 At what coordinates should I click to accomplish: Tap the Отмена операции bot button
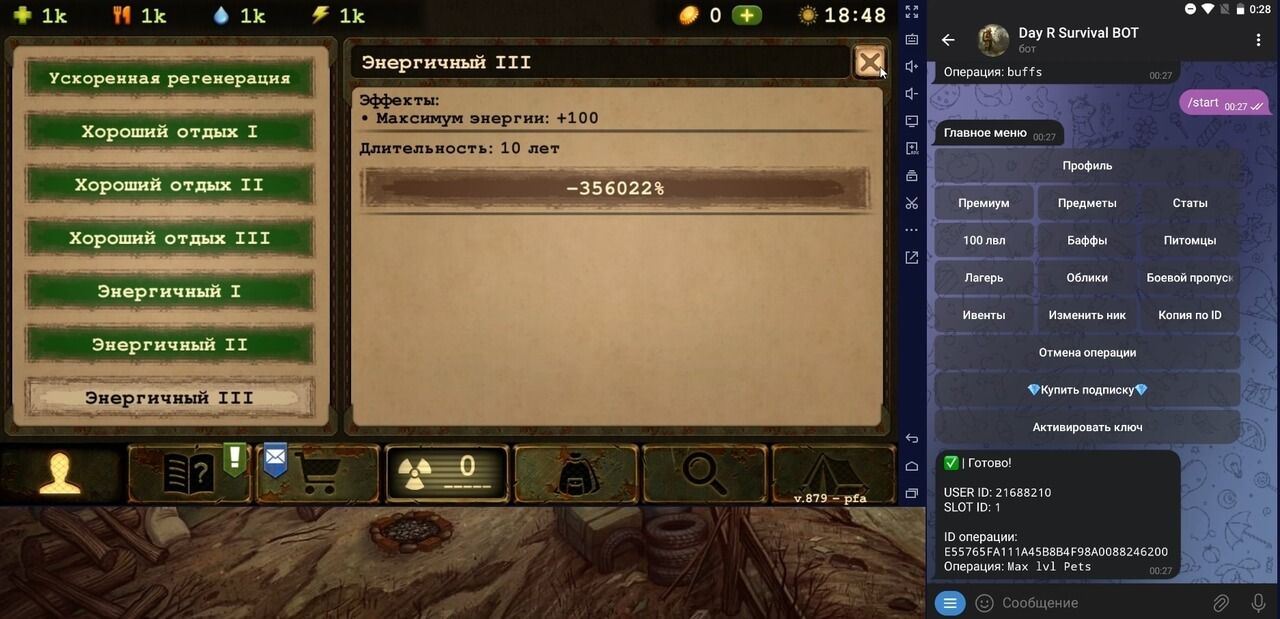(1087, 352)
